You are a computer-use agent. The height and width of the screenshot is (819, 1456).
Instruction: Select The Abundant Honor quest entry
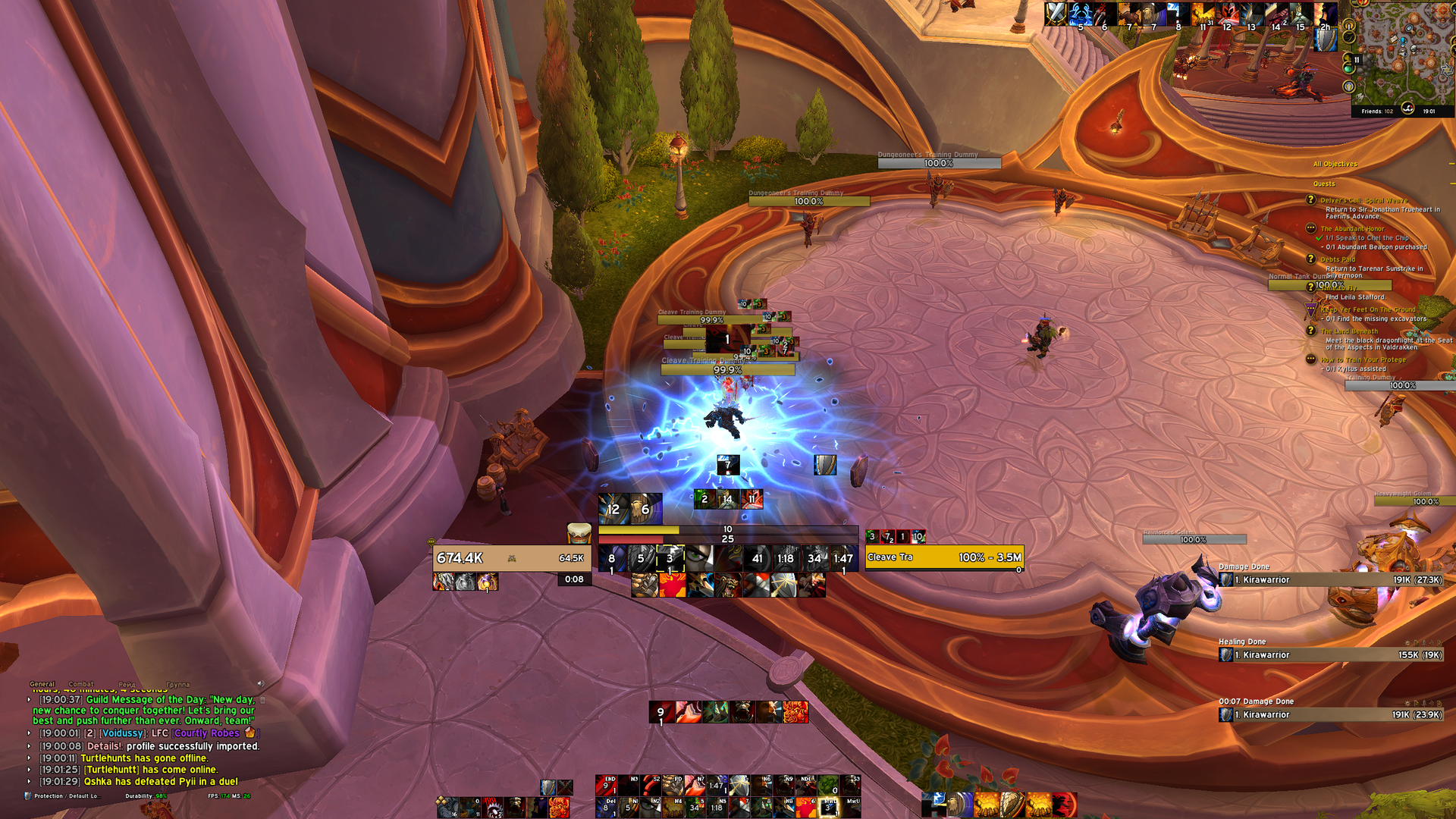click(1352, 228)
